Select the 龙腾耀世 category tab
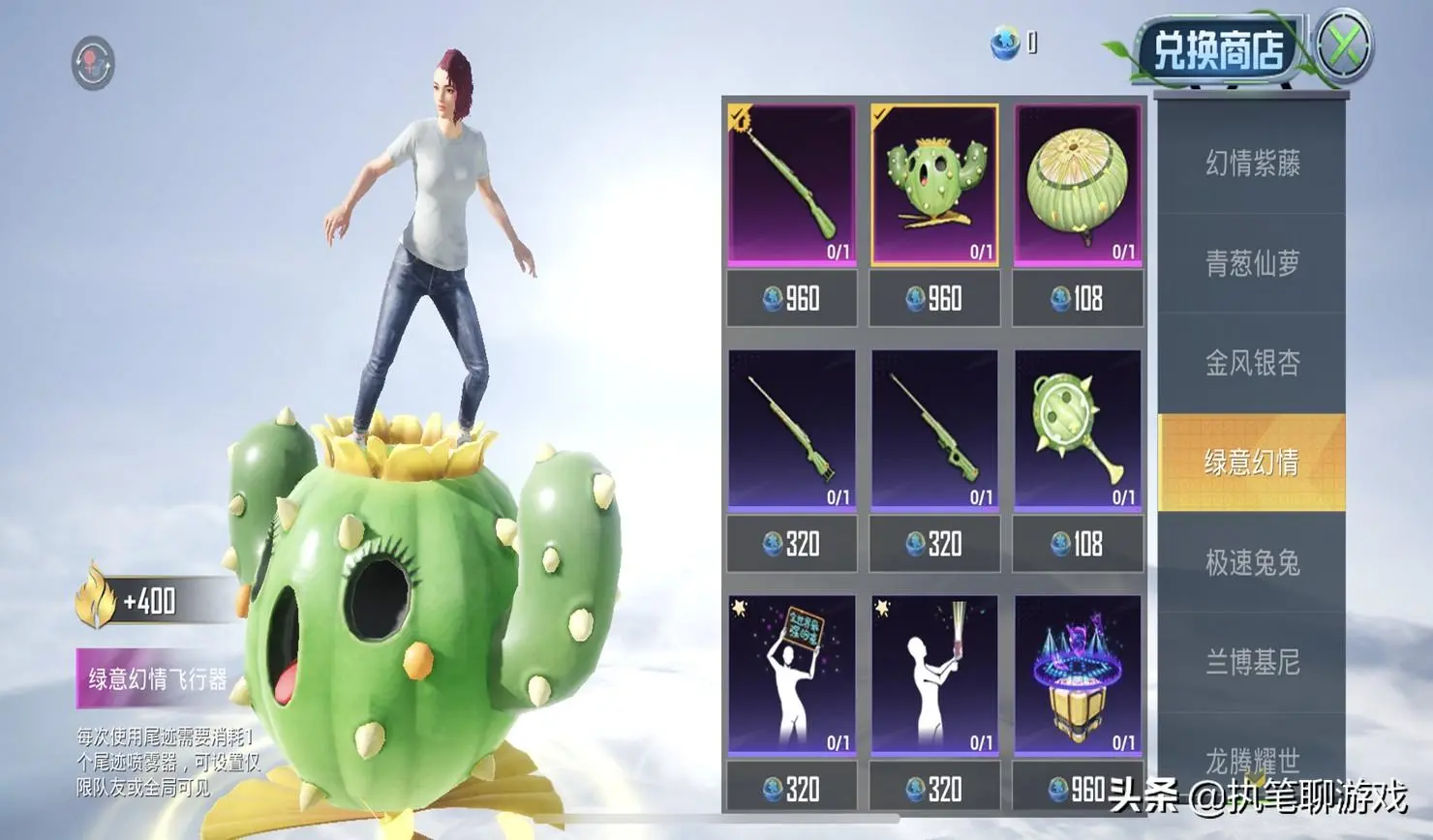1433x840 pixels. [x=1252, y=760]
